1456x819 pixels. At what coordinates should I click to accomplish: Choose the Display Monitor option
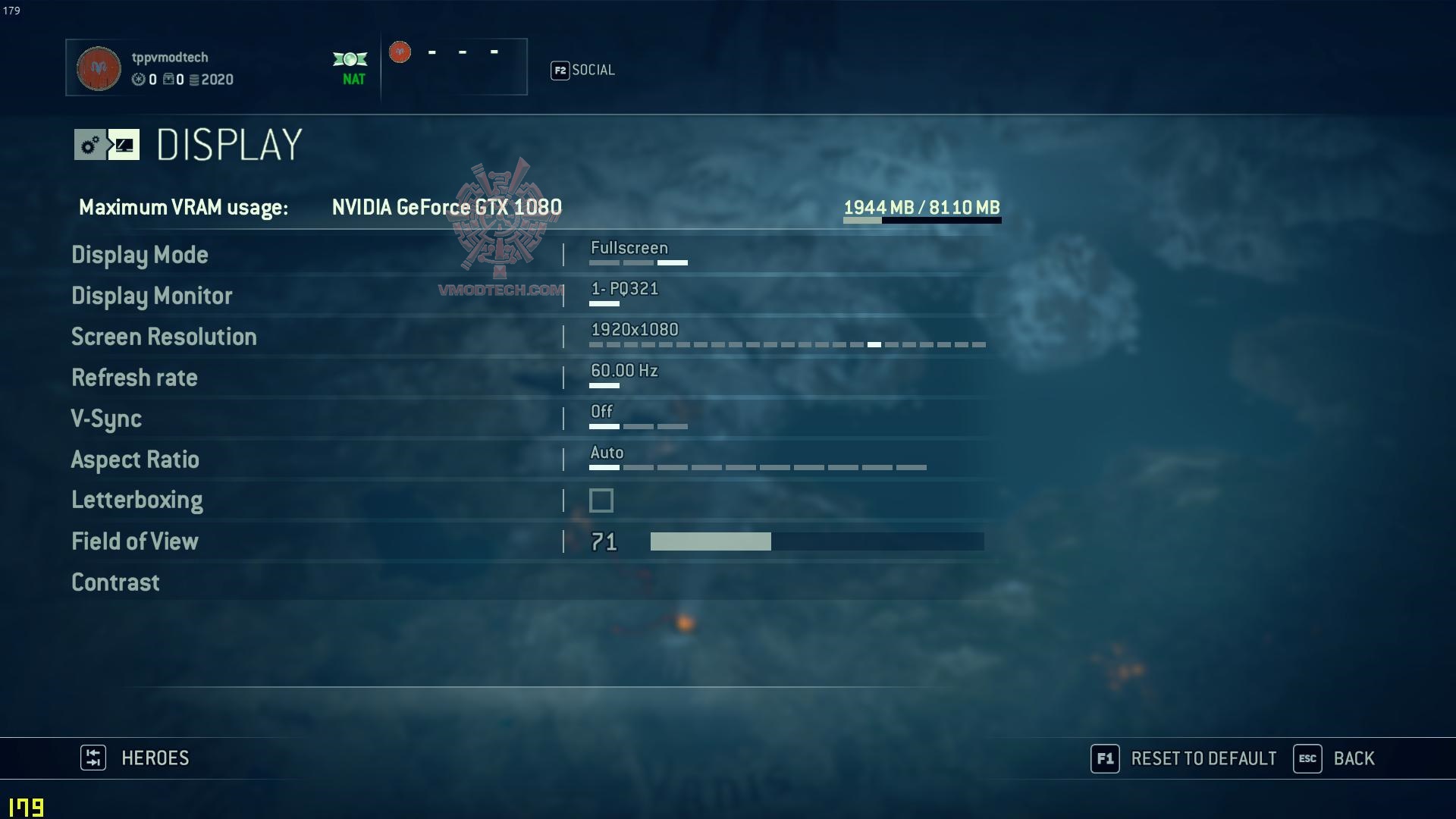click(x=152, y=296)
